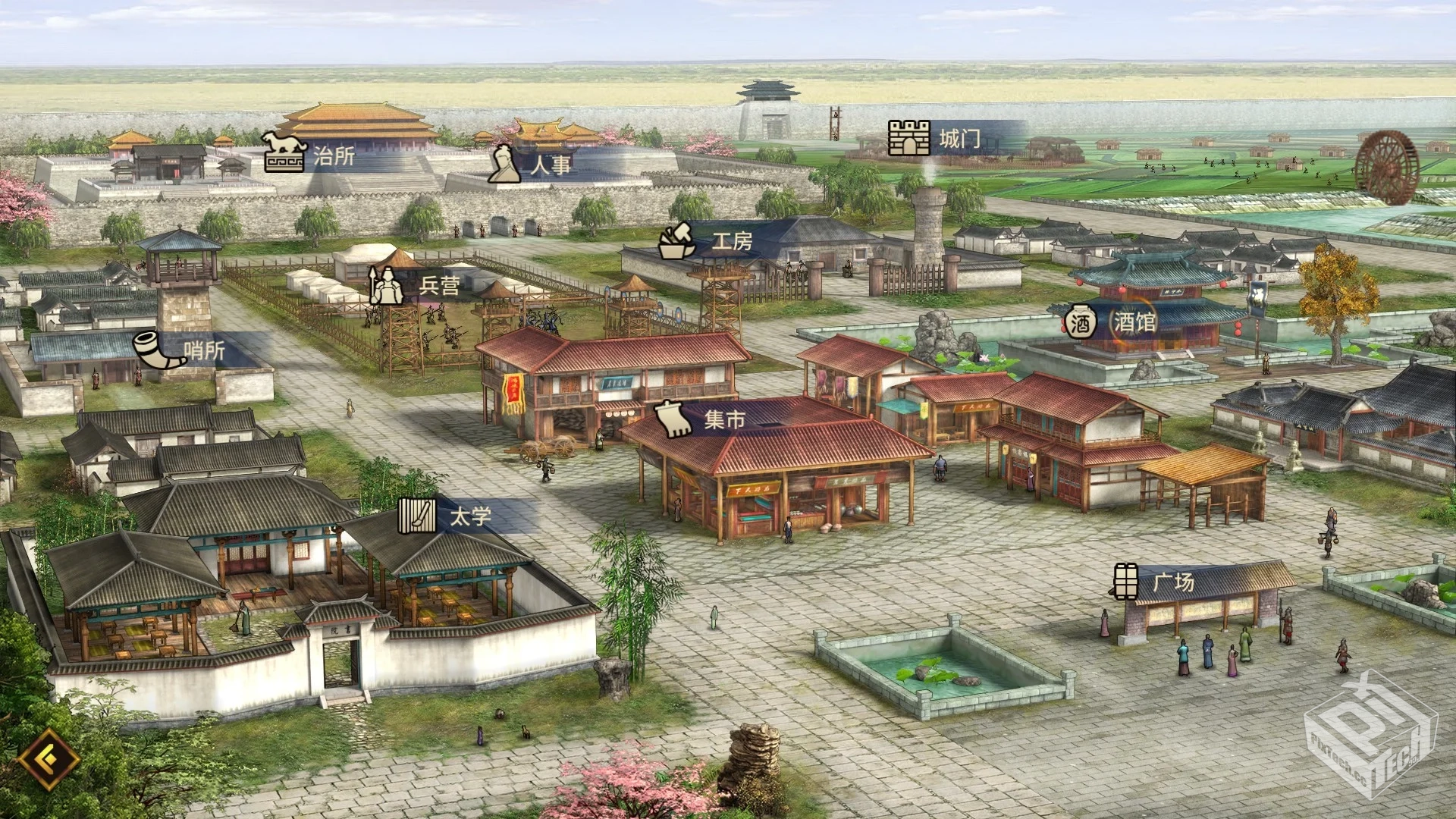Click the 城门 city gate wall icon
The image size is (1456, 819).
908,136
